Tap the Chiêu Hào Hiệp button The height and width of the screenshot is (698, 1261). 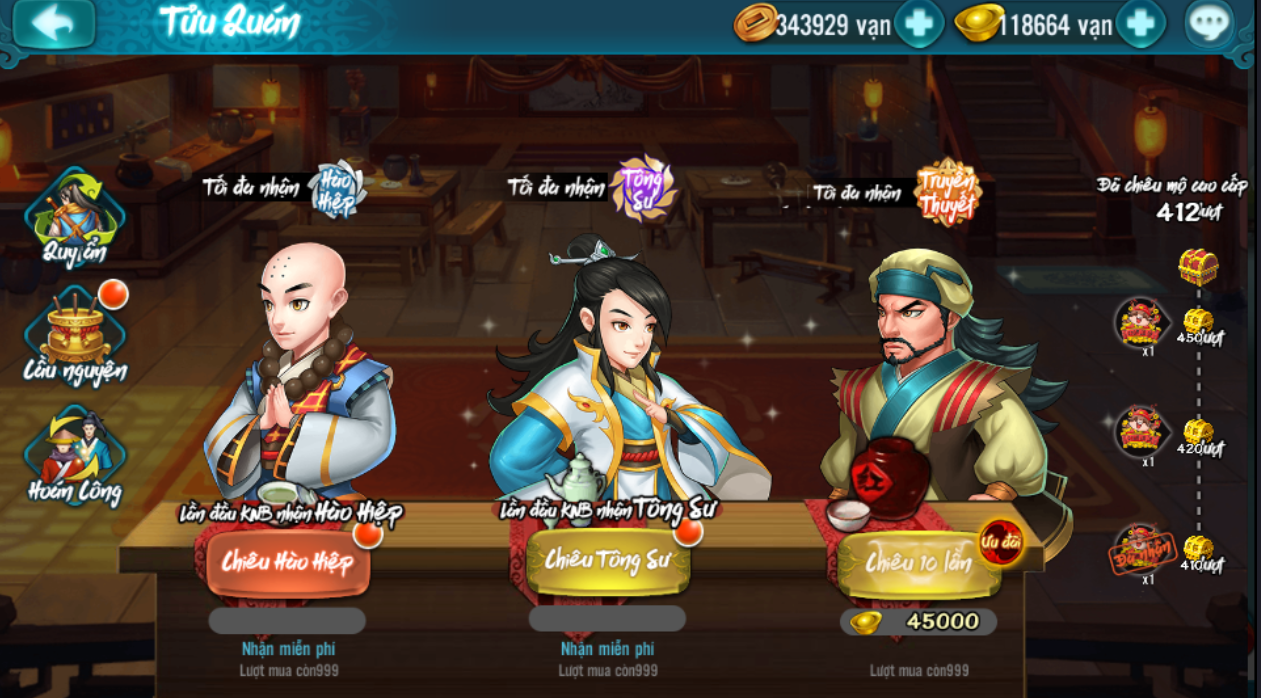click(x=288, y=561)
